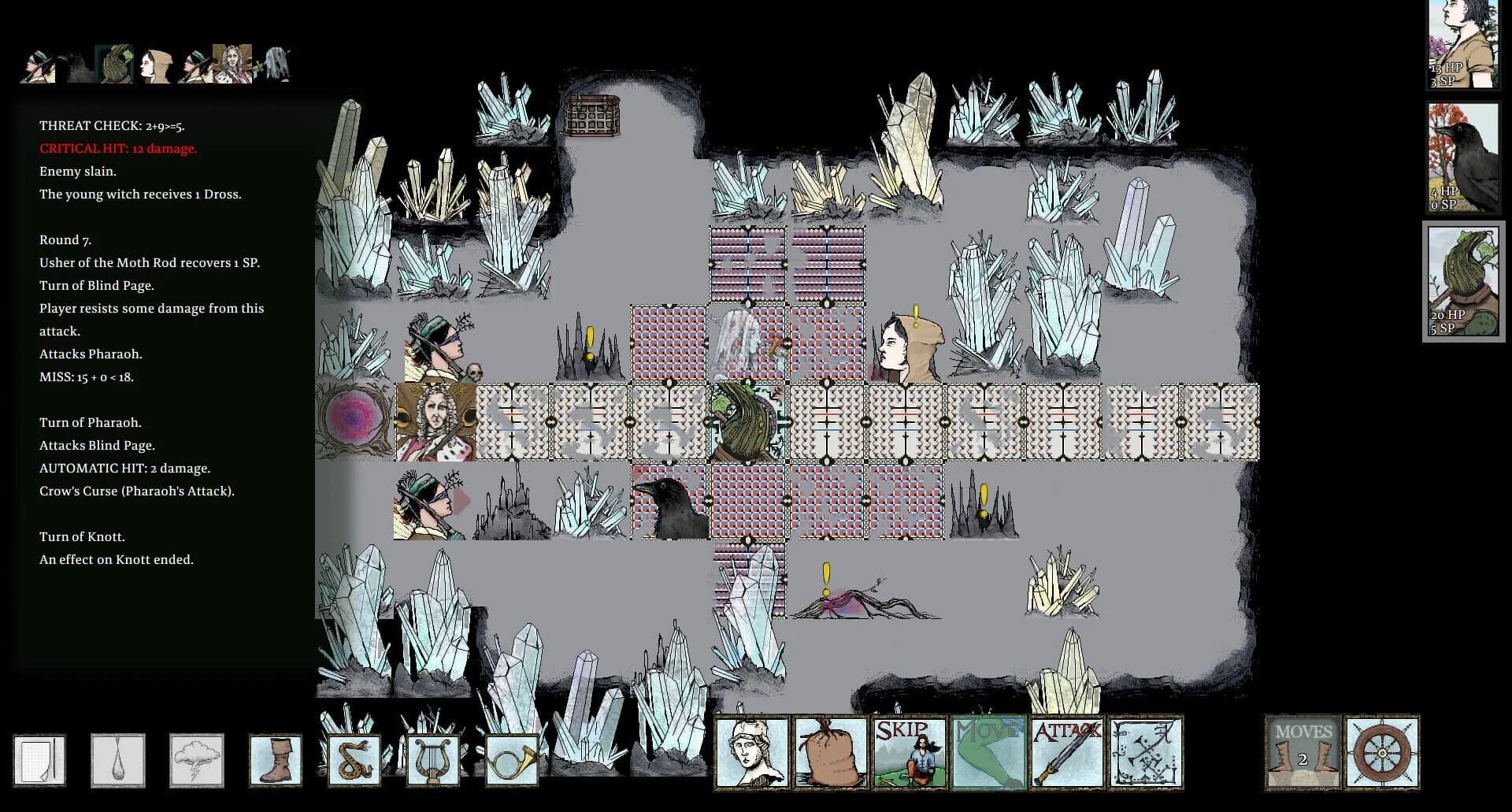This screenshot has width=1512, height=812.
Task: Select the boot movement icon
Action: click(x=276, y=758)
